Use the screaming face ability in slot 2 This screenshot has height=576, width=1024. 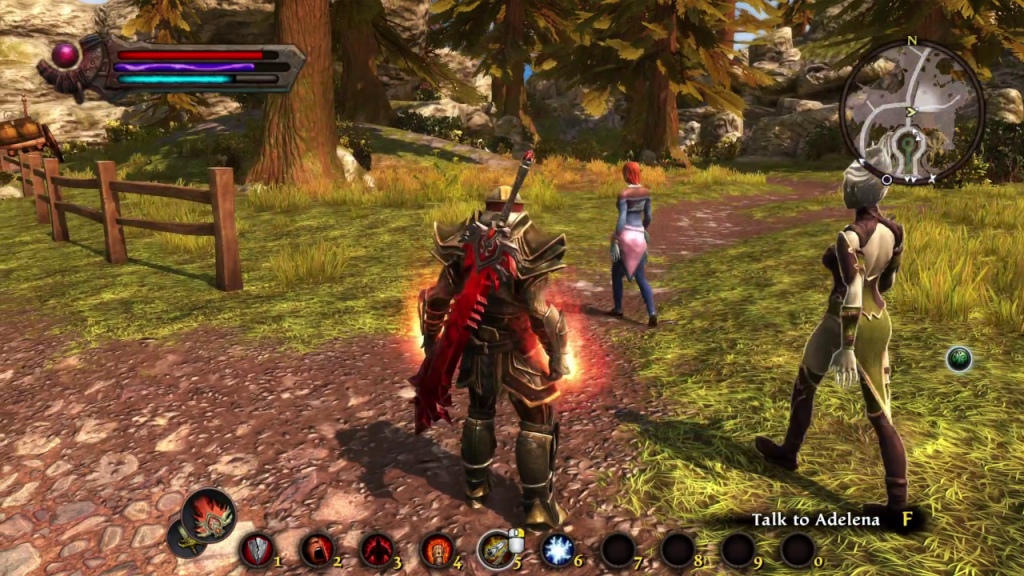coord(317,549)
